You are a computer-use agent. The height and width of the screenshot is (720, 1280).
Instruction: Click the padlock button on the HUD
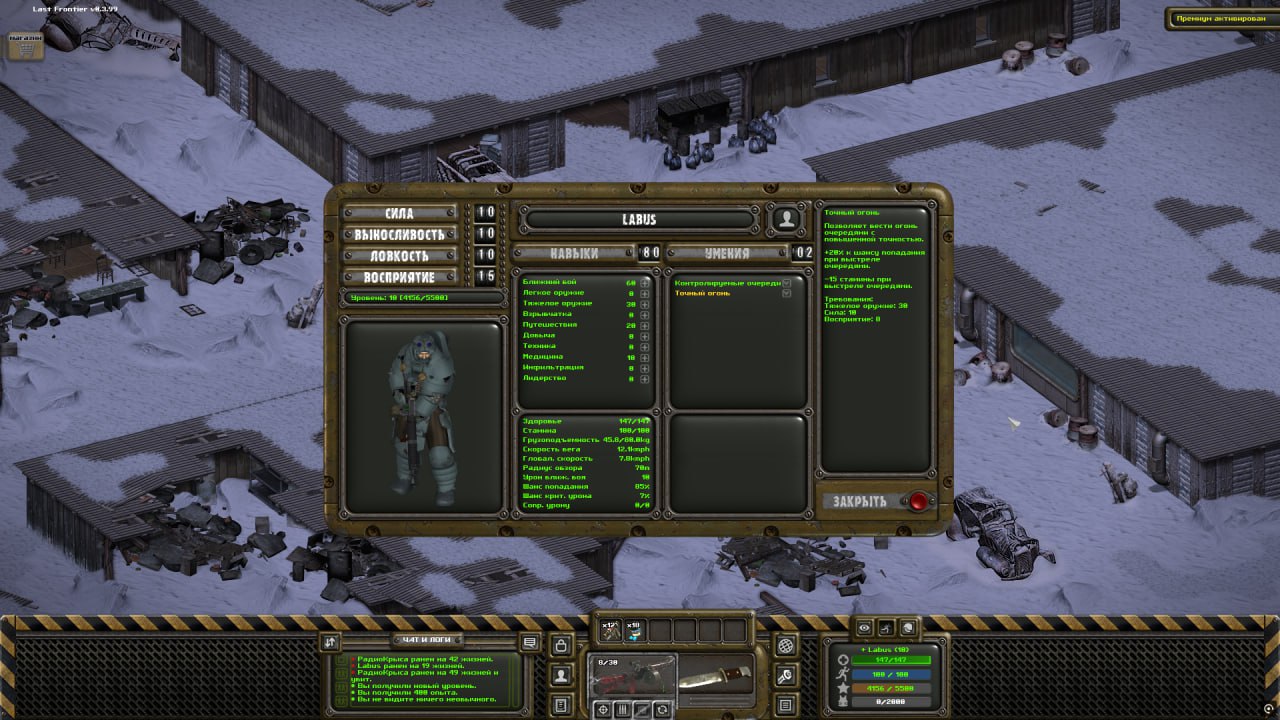tap(562, 645)
